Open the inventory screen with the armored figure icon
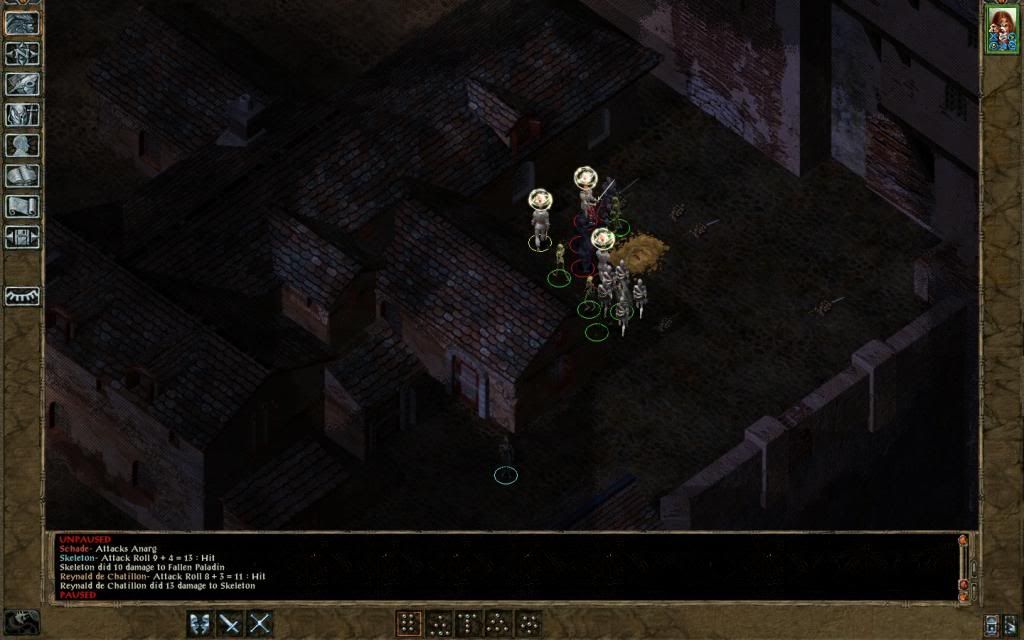This screenshot has height=640, width=1024. click(x=22, y=114)
